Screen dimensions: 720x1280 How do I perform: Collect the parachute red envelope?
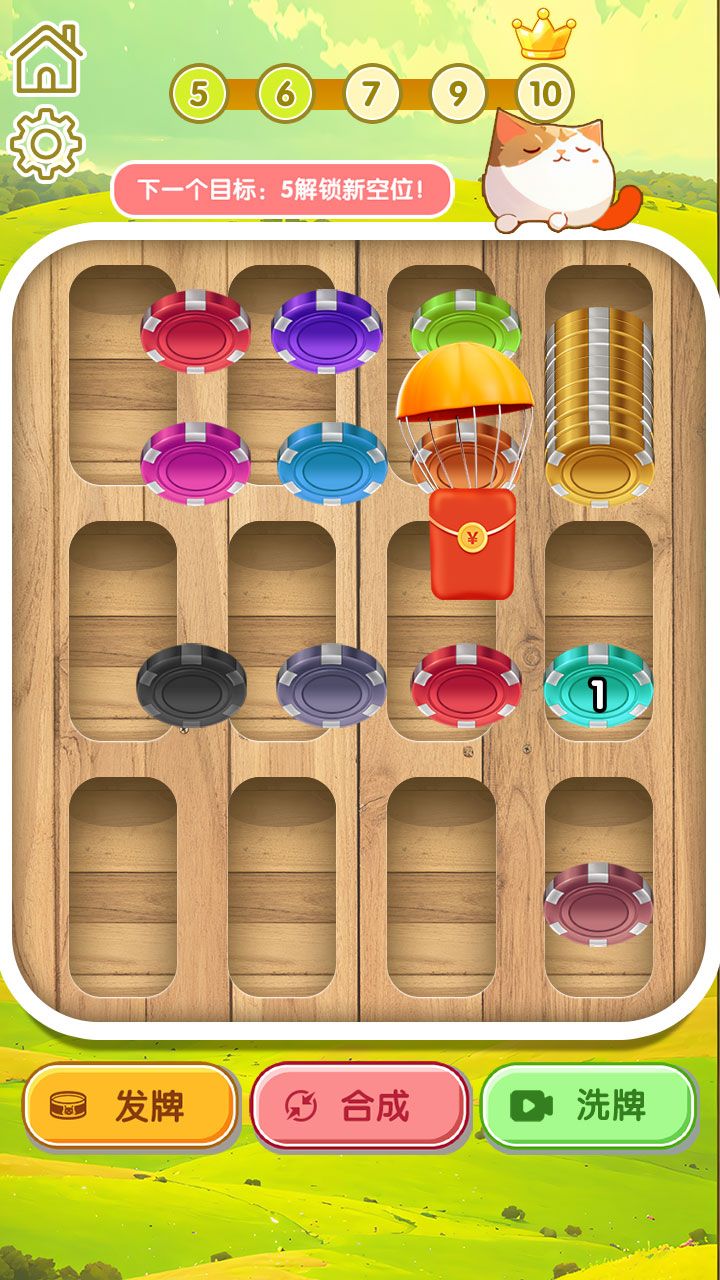(471, 545)
